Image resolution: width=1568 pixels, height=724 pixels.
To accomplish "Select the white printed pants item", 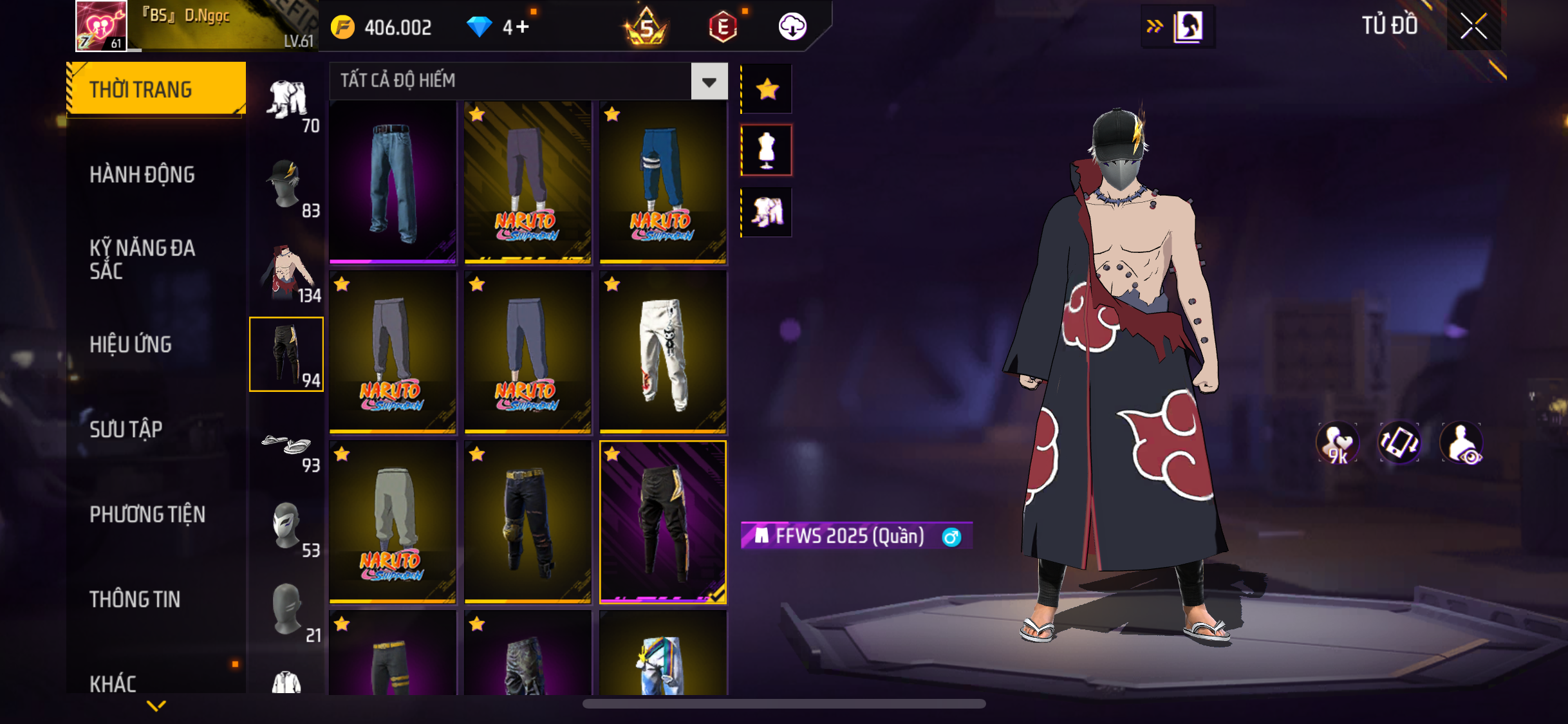I will 663,352.
